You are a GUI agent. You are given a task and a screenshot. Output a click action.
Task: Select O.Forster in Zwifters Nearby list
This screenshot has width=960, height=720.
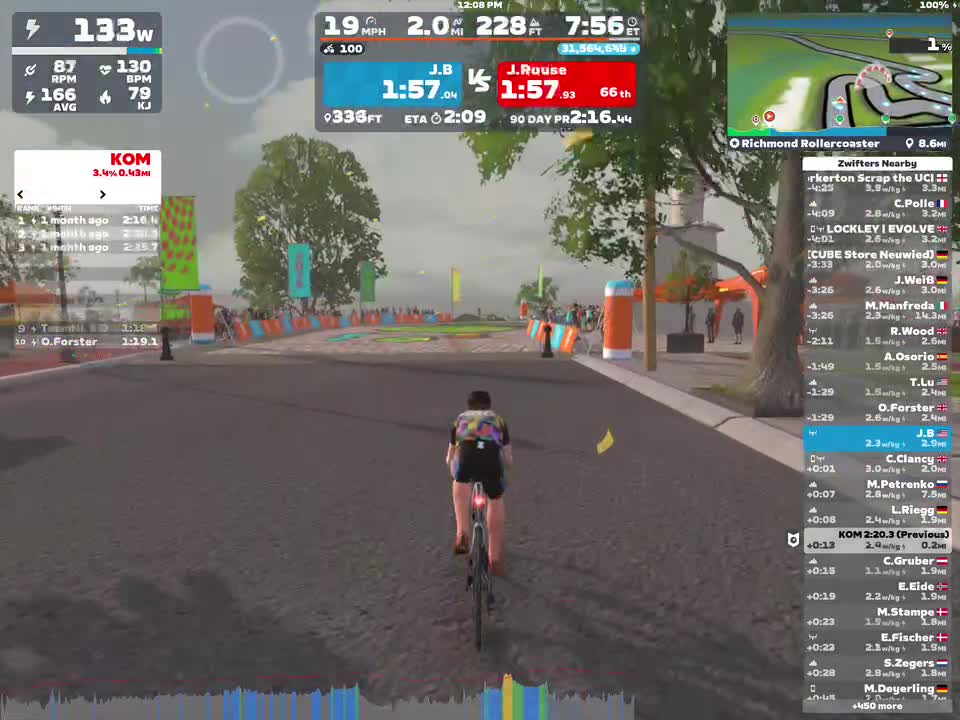pos(877,412)
